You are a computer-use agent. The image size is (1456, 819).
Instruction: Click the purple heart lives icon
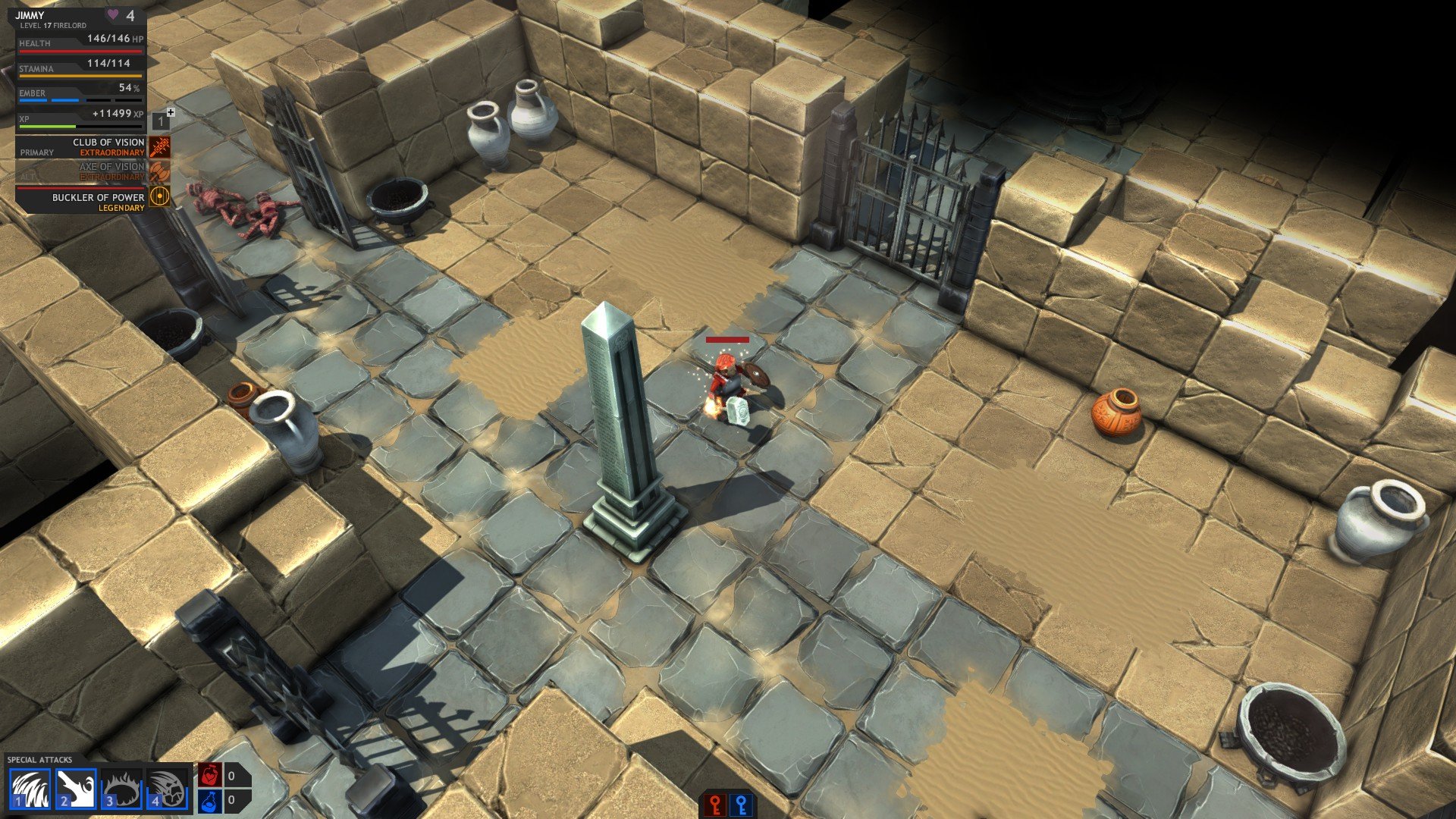(113, 15)
